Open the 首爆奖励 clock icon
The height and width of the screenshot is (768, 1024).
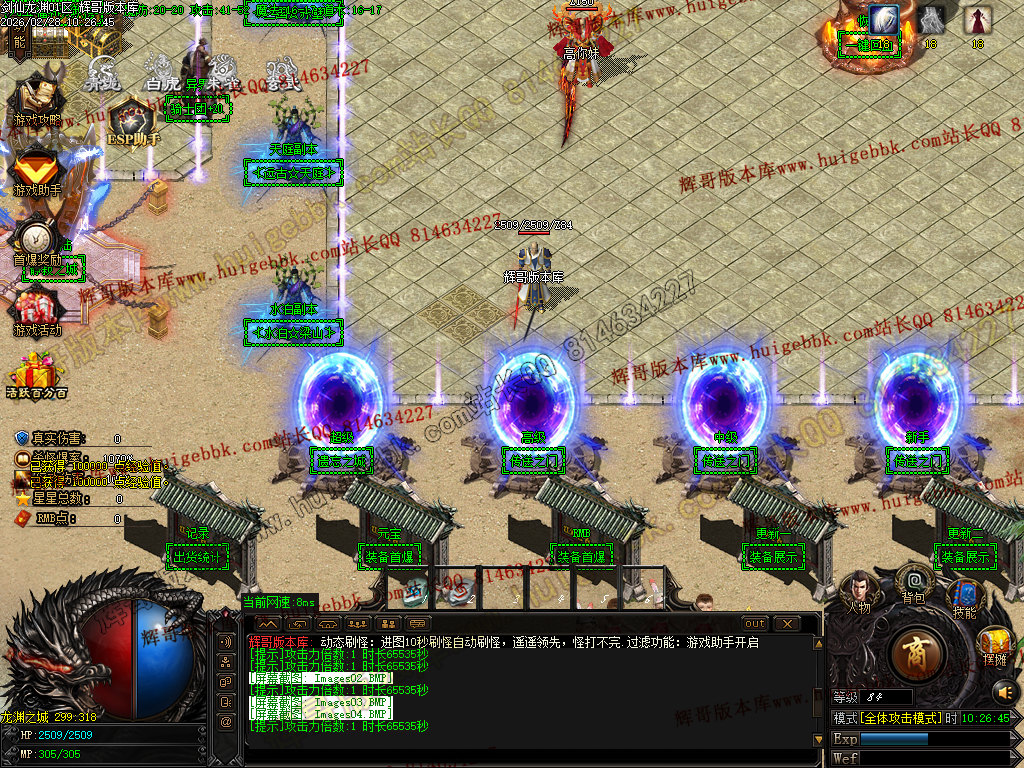pyautogui.click(x=38, y=238)
